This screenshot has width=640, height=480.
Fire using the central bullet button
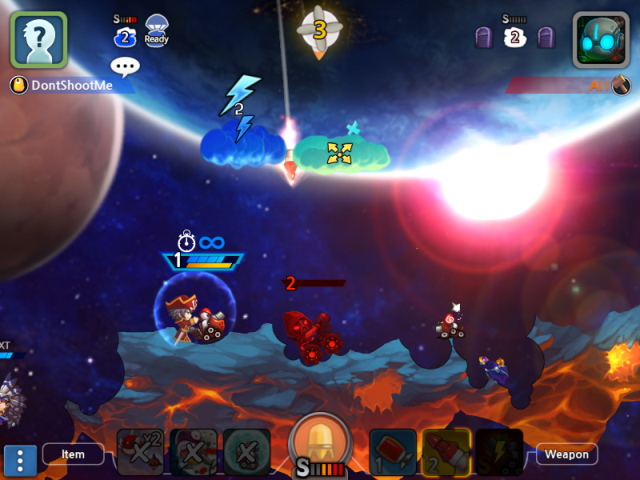pyautogui.click(x=319, y=444)
